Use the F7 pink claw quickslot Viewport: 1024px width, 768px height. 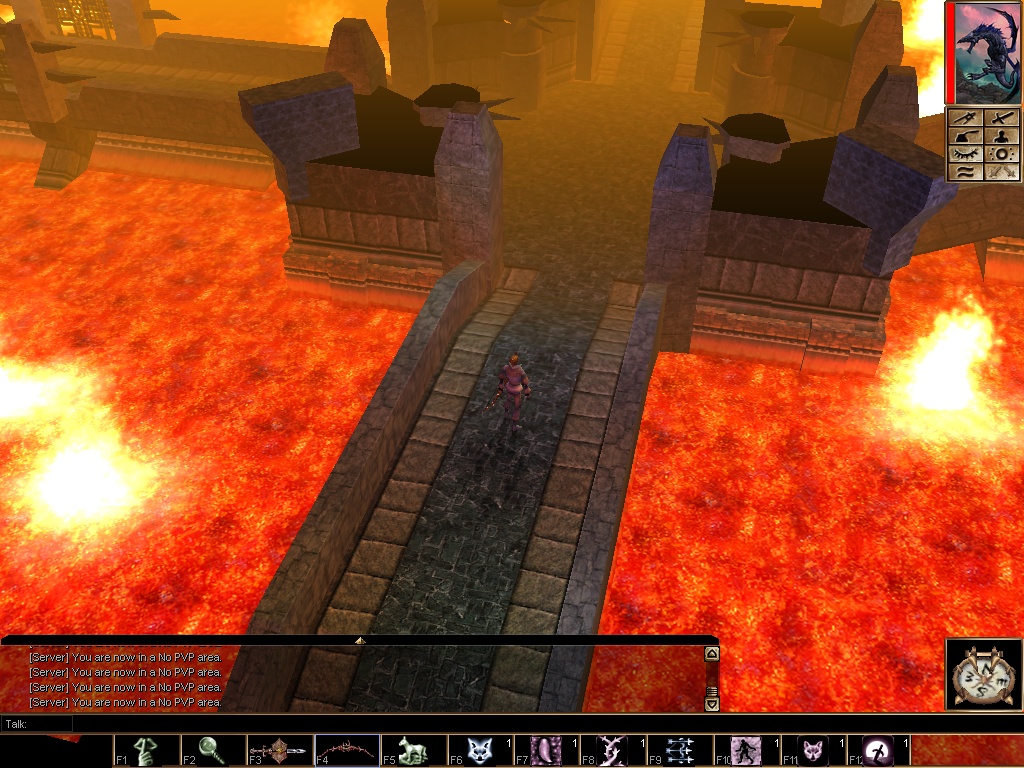click(547, 750)
